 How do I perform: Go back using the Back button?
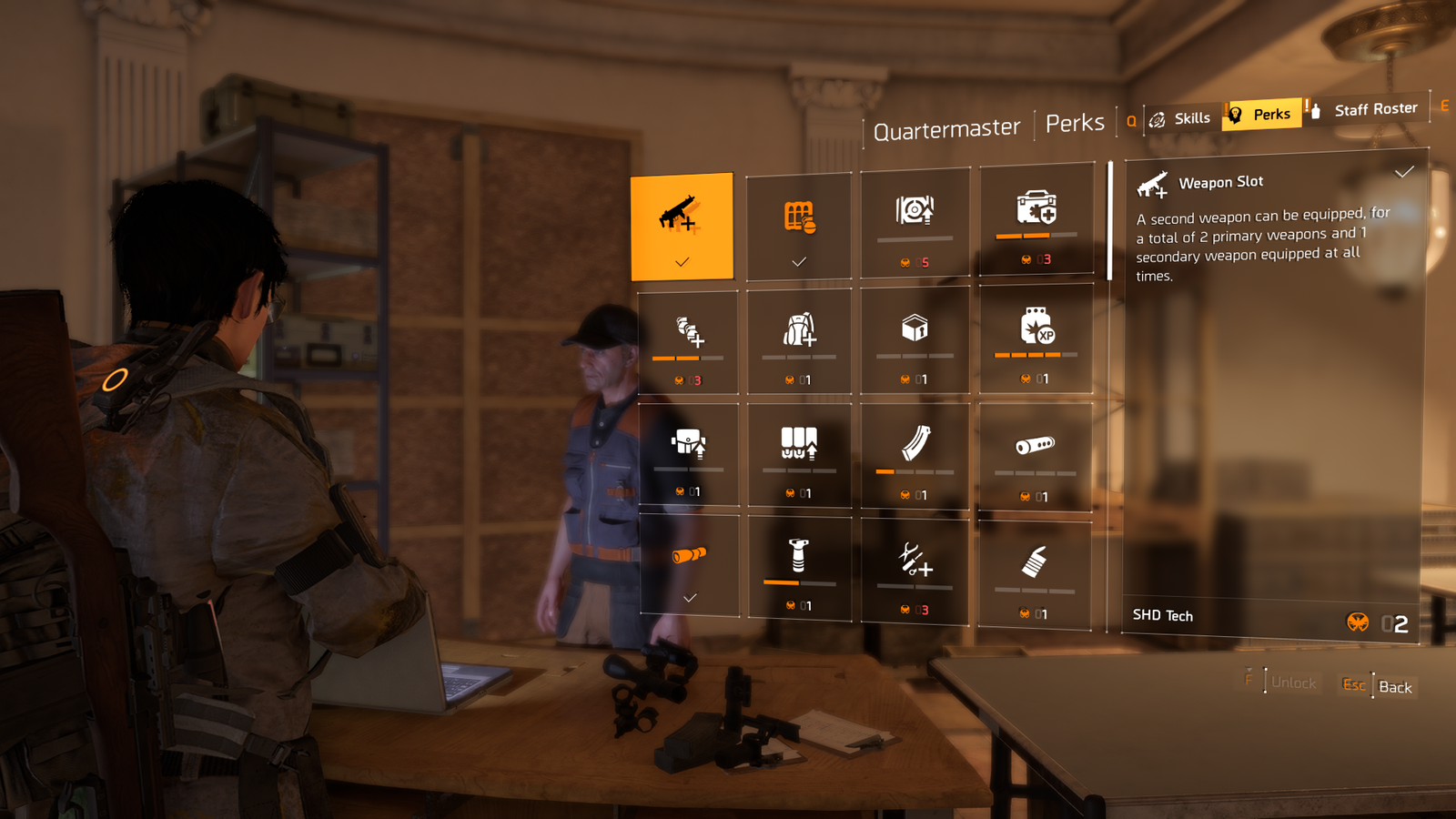[x=1394, y=687]
